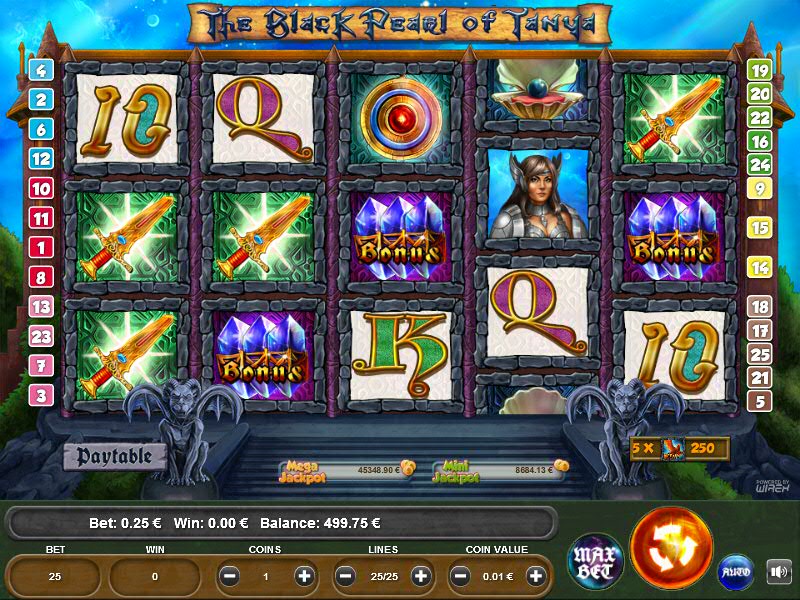This screenshot has width=800, height=600.
Task: Decrease the number of coins
Action: click(x=230, y=576)
